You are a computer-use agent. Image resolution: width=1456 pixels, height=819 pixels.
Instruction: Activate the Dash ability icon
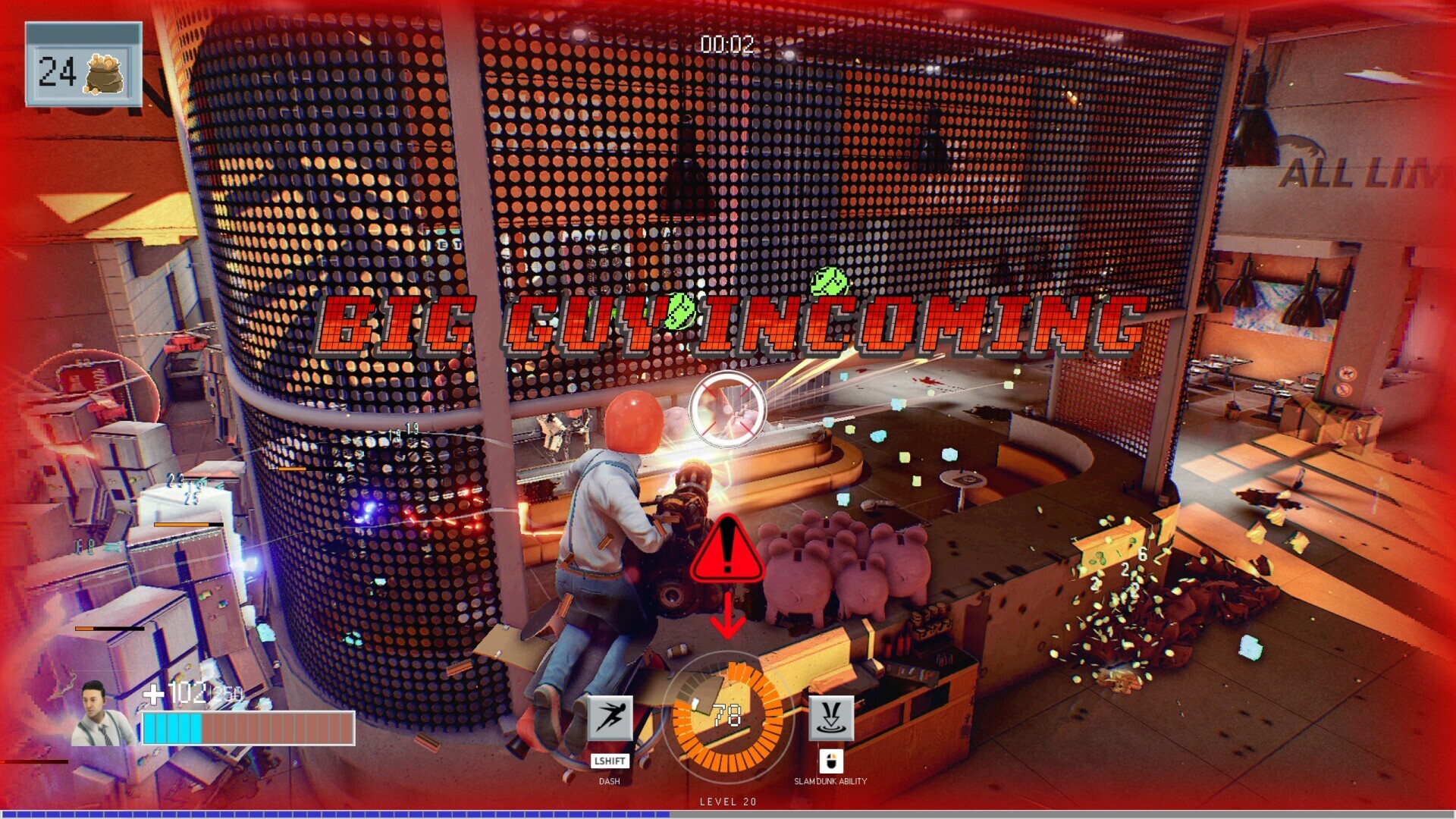[x=610, y=717]
